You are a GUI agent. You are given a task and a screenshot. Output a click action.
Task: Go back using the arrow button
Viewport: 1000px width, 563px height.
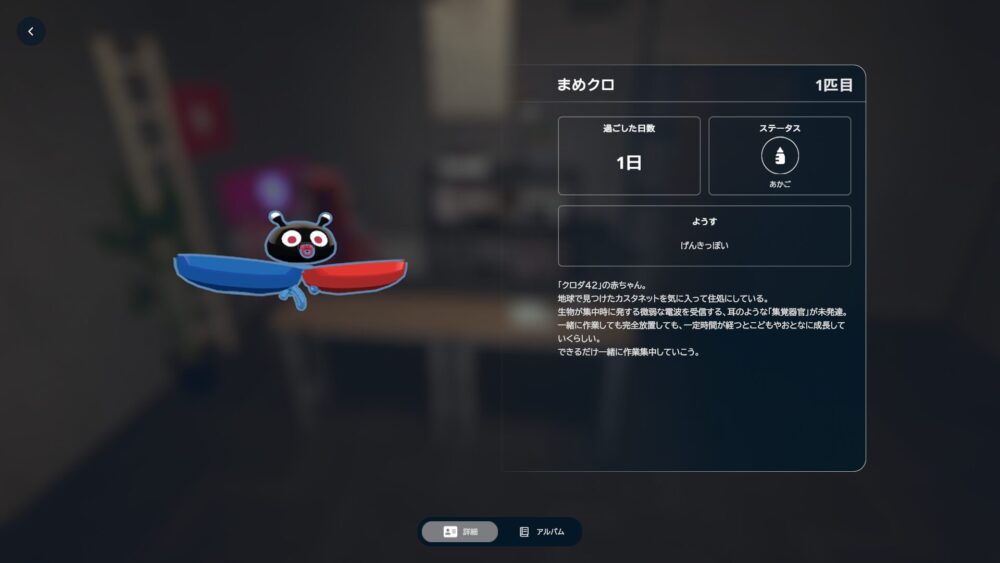(x=31, y=32)
